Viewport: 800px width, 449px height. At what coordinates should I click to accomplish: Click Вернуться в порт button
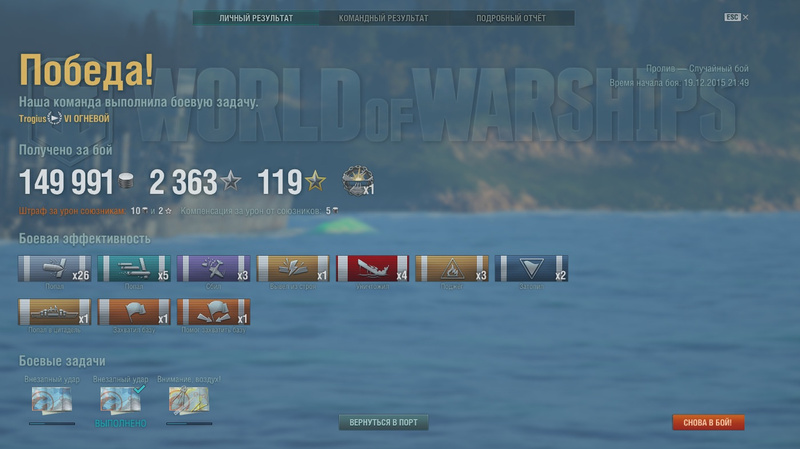[383, 423]
